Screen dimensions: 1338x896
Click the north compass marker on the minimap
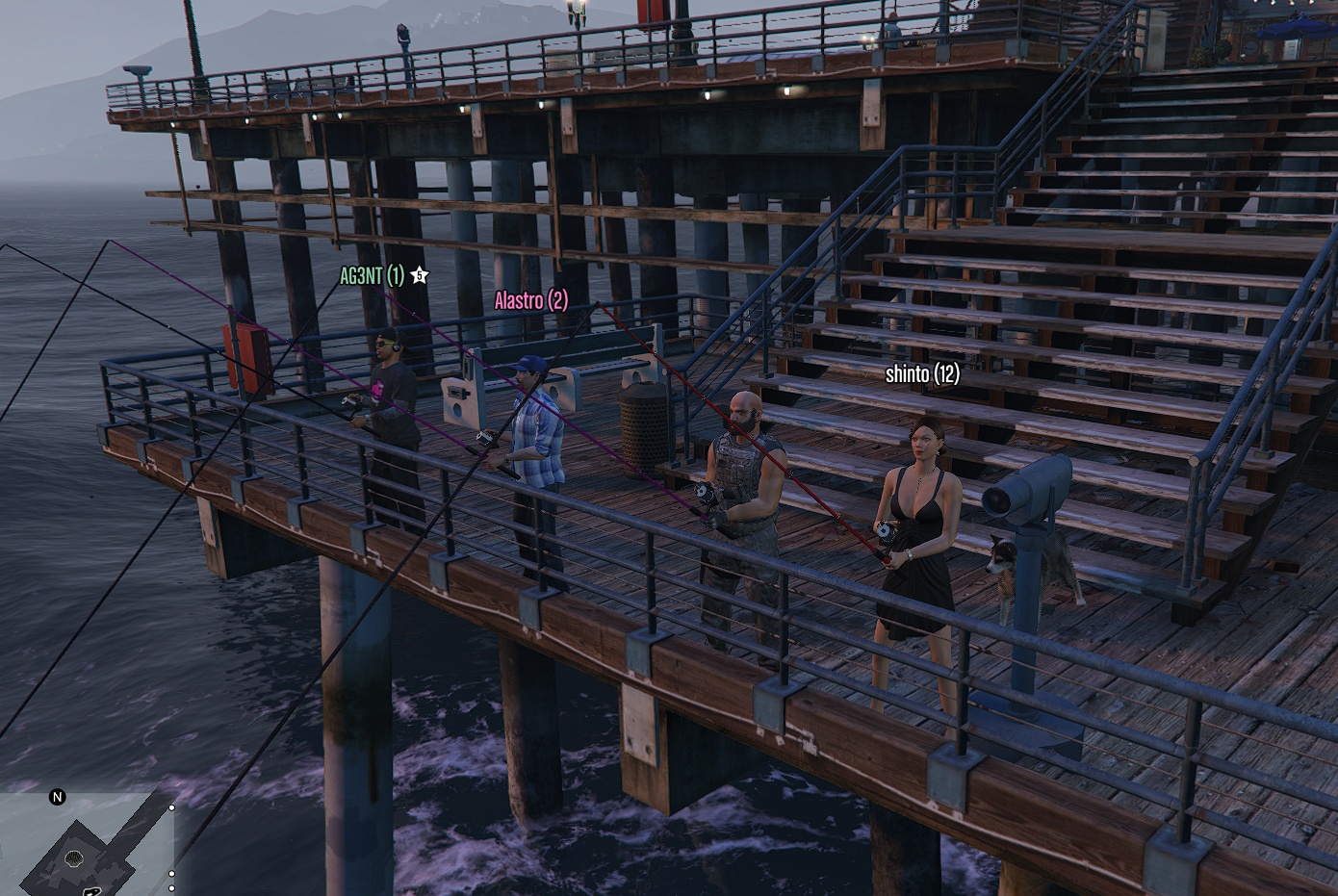click(x=57, y=797)
